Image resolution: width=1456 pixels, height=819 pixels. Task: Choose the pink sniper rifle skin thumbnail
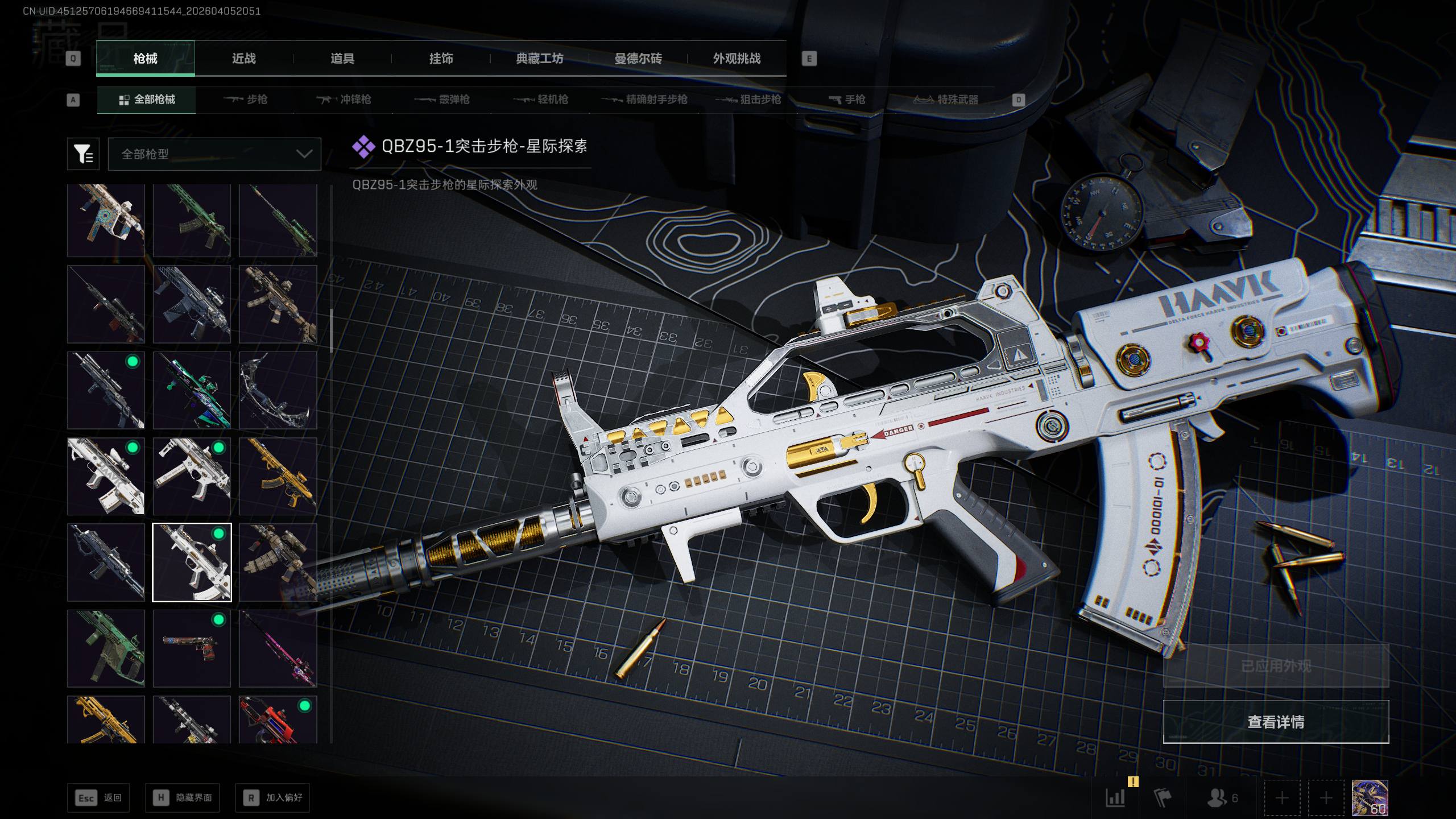click(278, 649)
